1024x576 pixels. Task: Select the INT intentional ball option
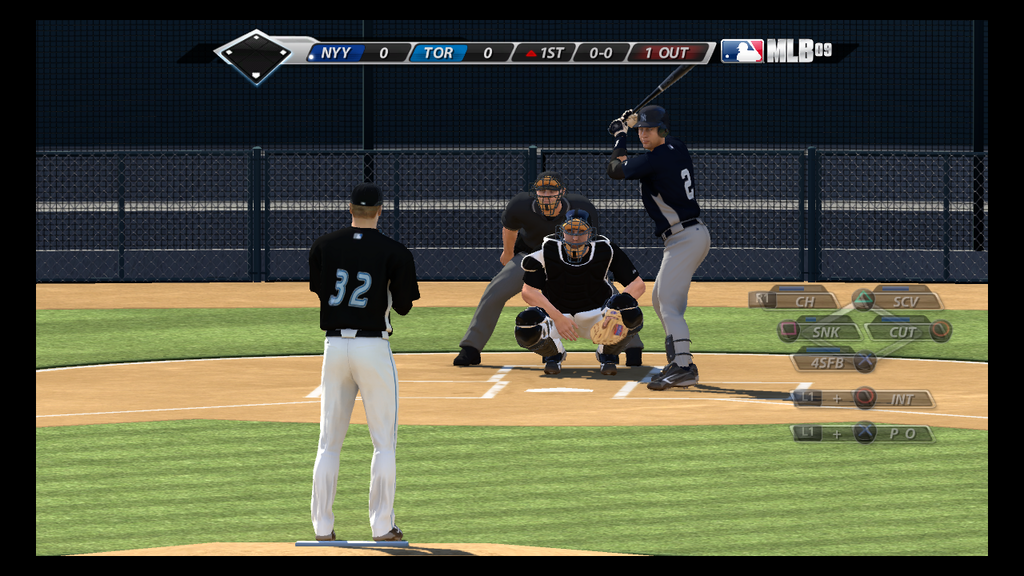point(901,399)
